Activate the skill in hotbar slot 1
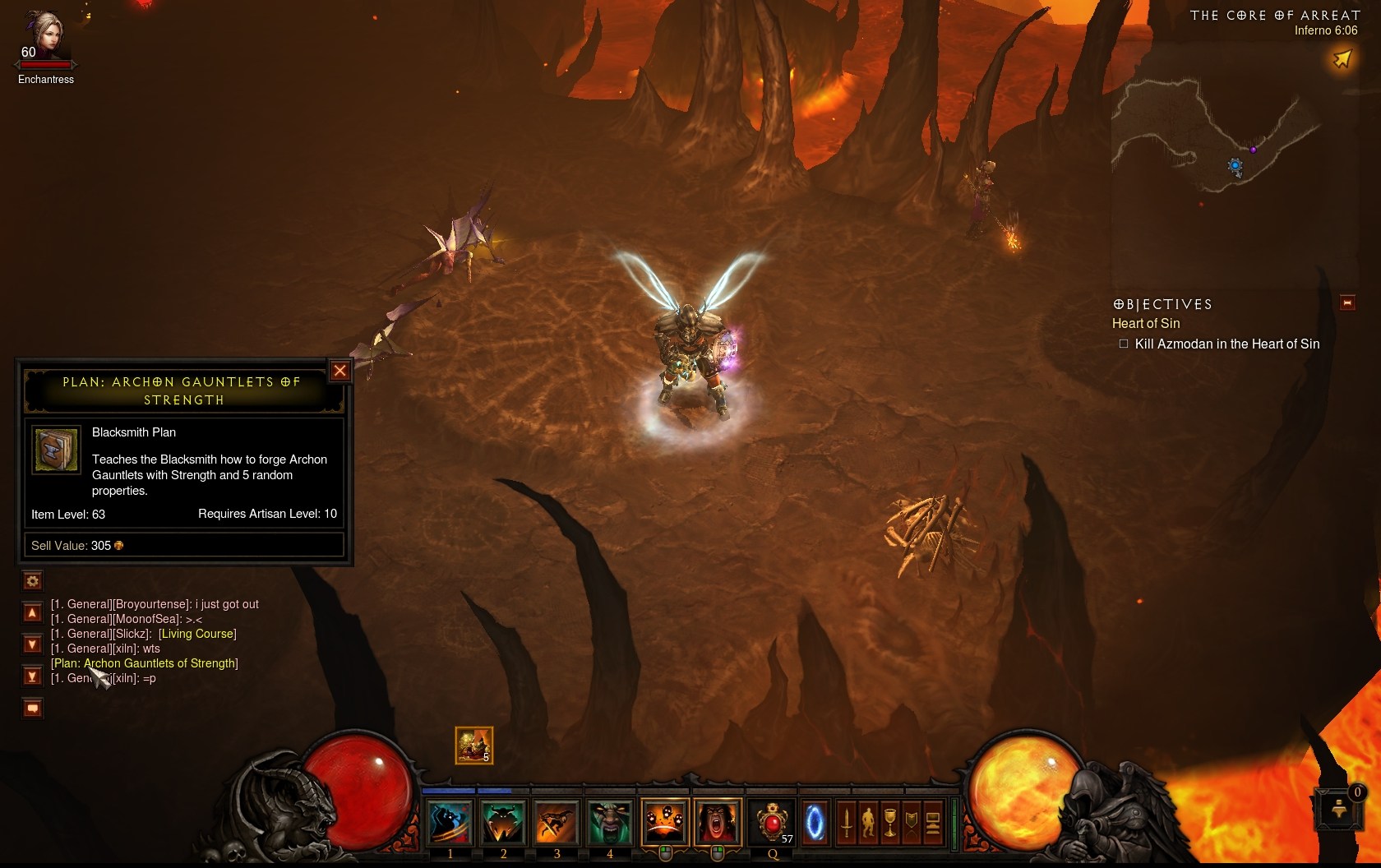 pyautogui.click(x=450, y=822)
